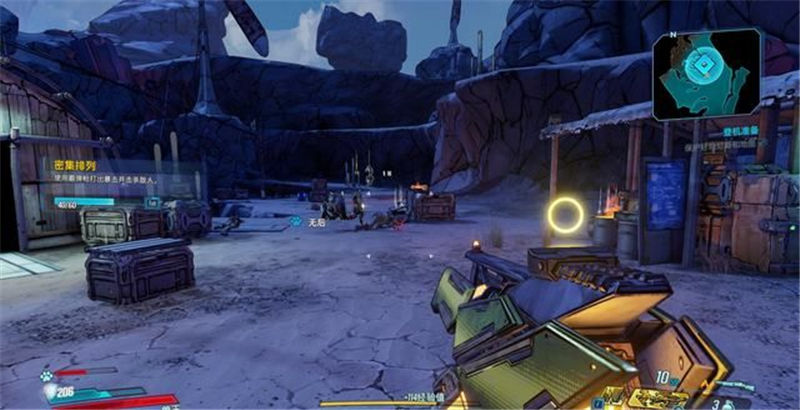The height and width of the screenshot is (410, 800).
Task: Open the minimap in the corner
Action: tap(707, 72)
